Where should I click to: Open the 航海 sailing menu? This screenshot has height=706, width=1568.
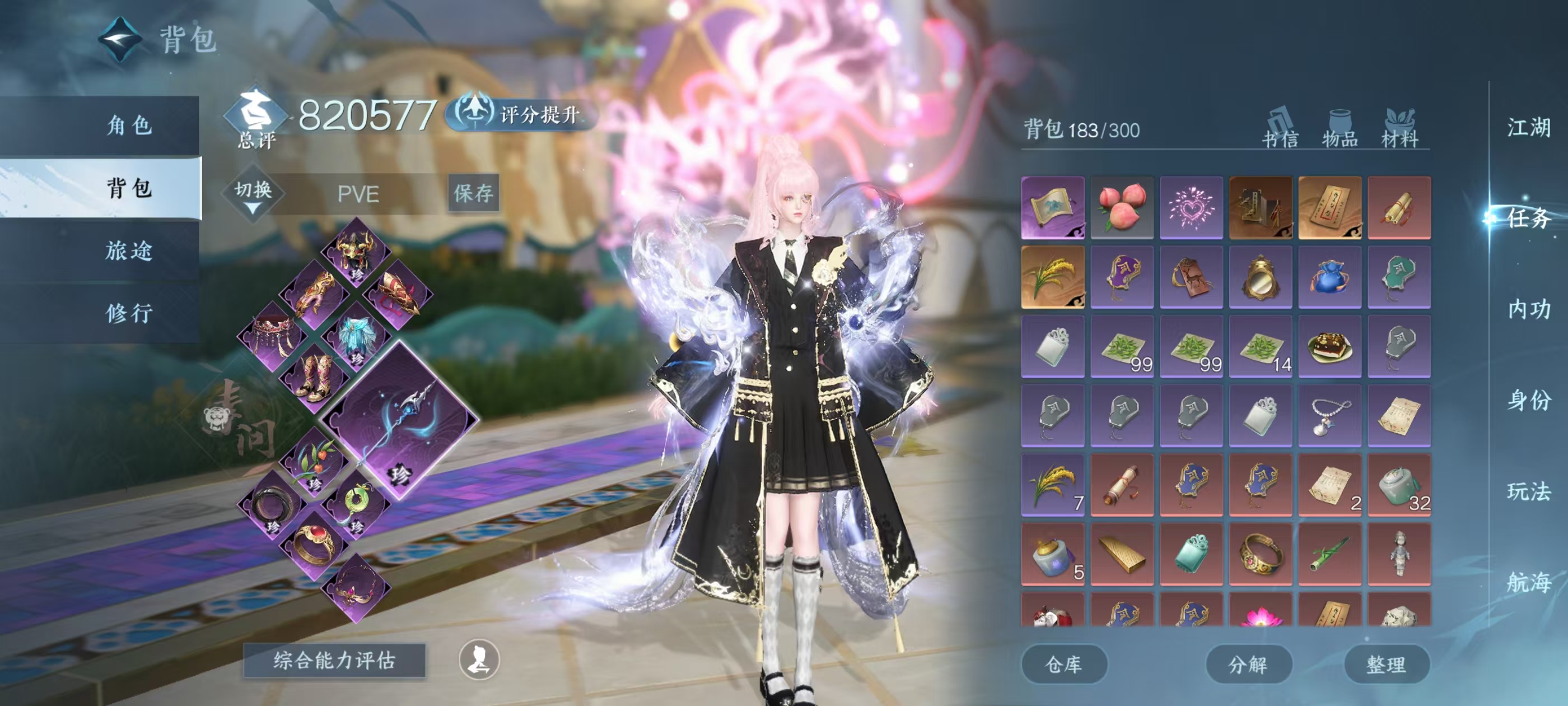(1528, 583)
